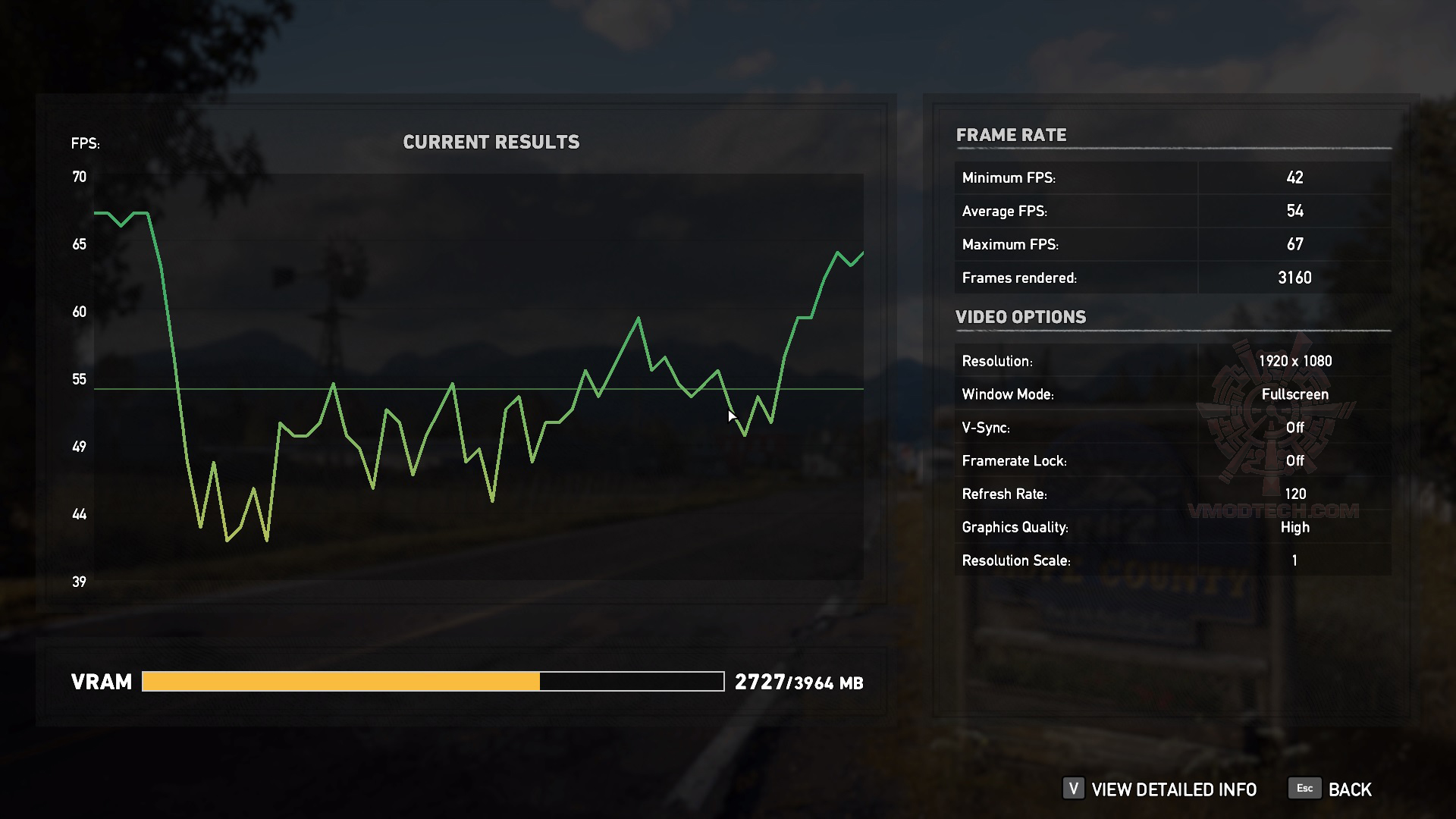Change Graphics Quality from High
This screenshot has width=1456, height=819.
click(1294, 526)
